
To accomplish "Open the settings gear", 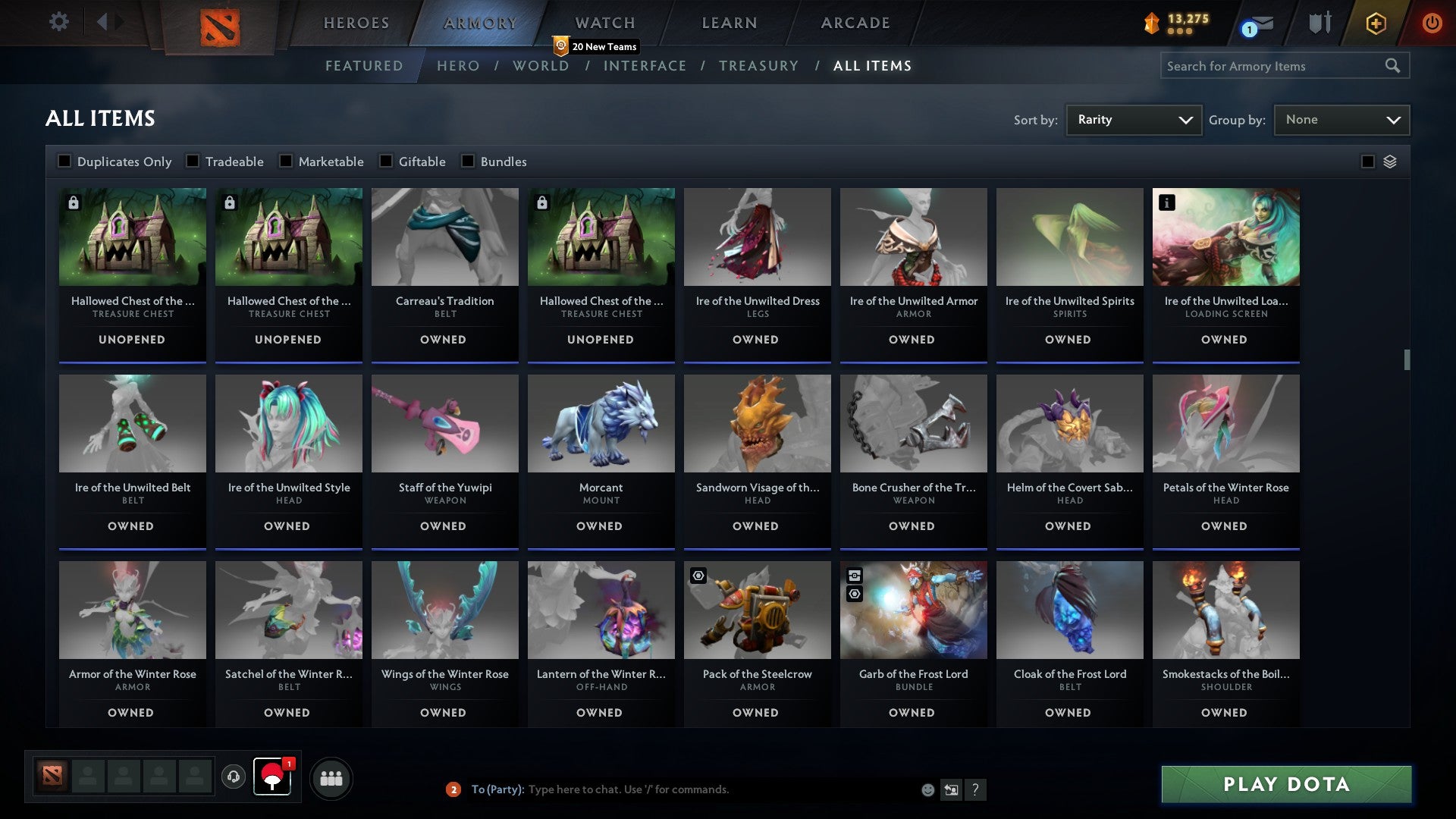I will coord(58,22).
